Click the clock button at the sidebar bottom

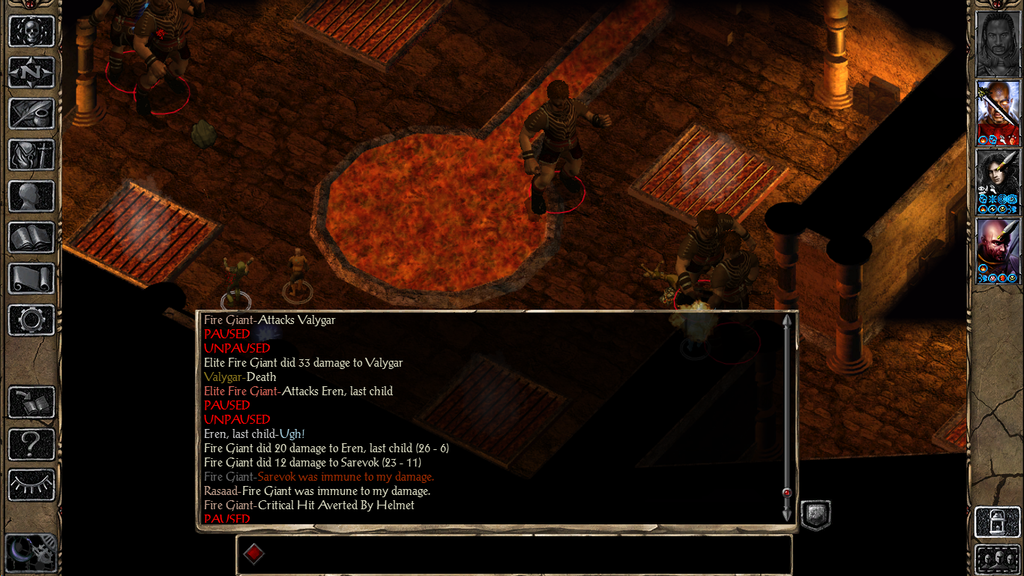[x=31, y=552]
